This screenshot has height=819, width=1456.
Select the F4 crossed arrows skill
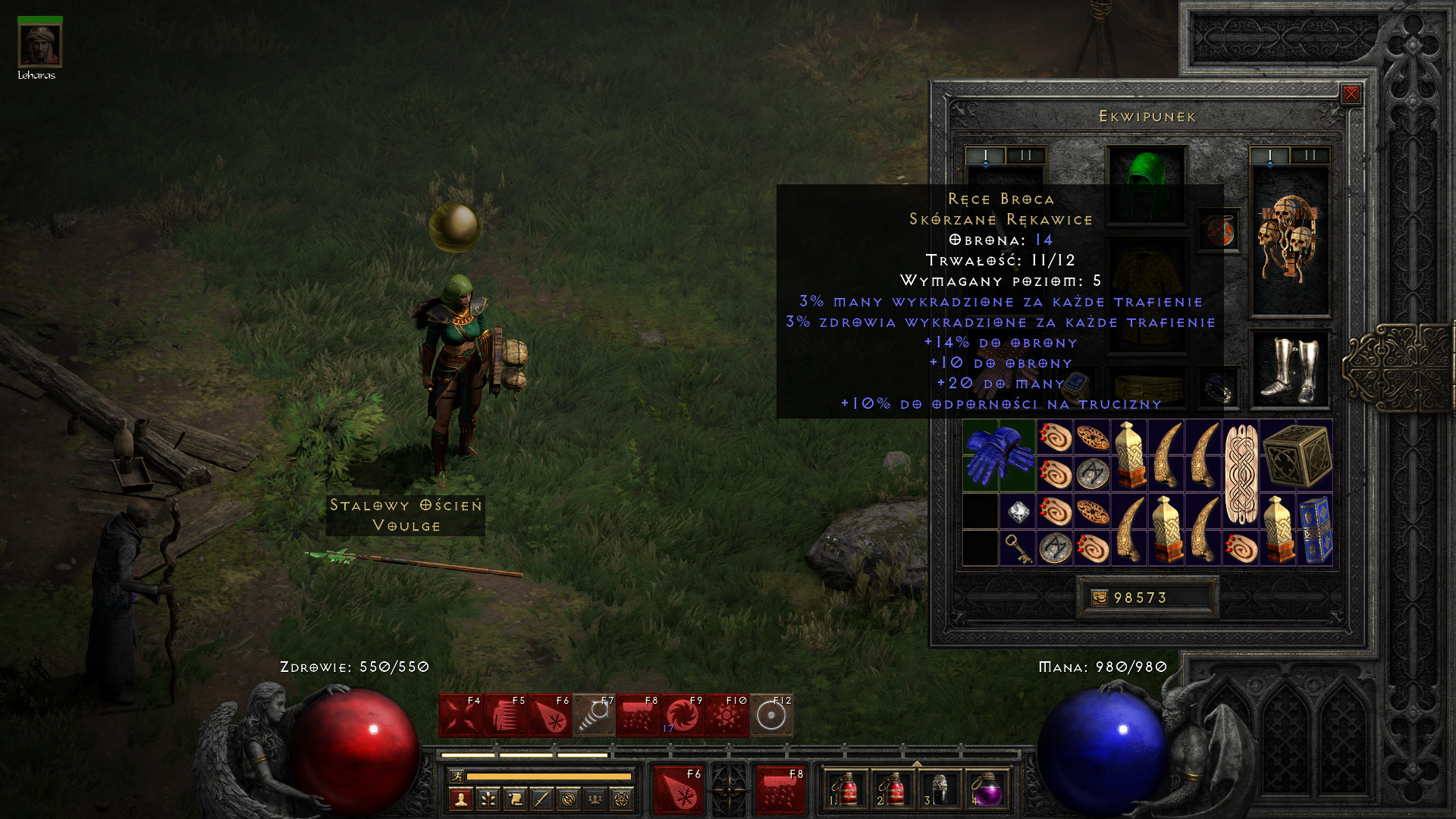(461, 715)
